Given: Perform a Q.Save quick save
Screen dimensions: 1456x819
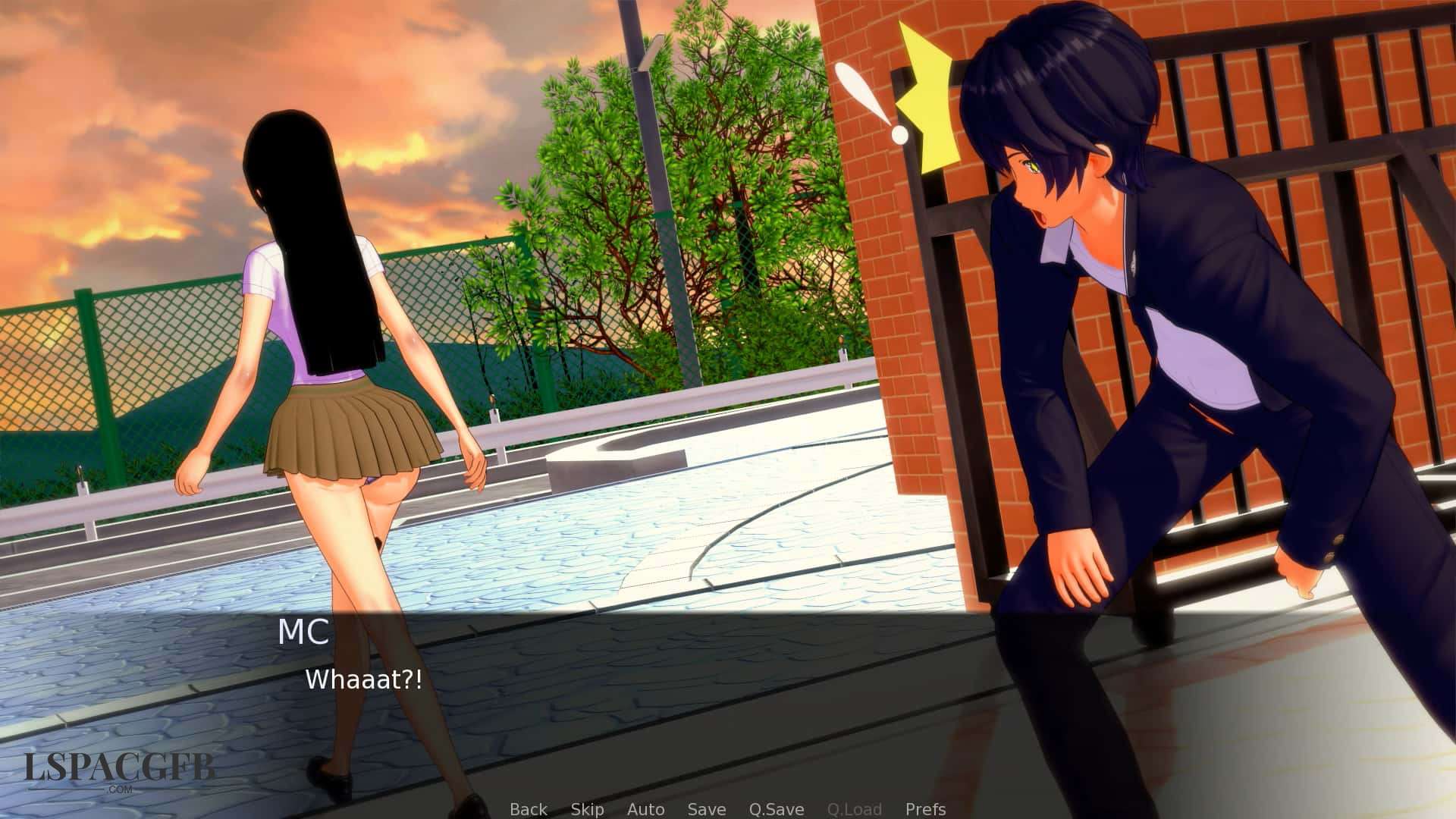Looking at the screenshot, I should [775, 809].
